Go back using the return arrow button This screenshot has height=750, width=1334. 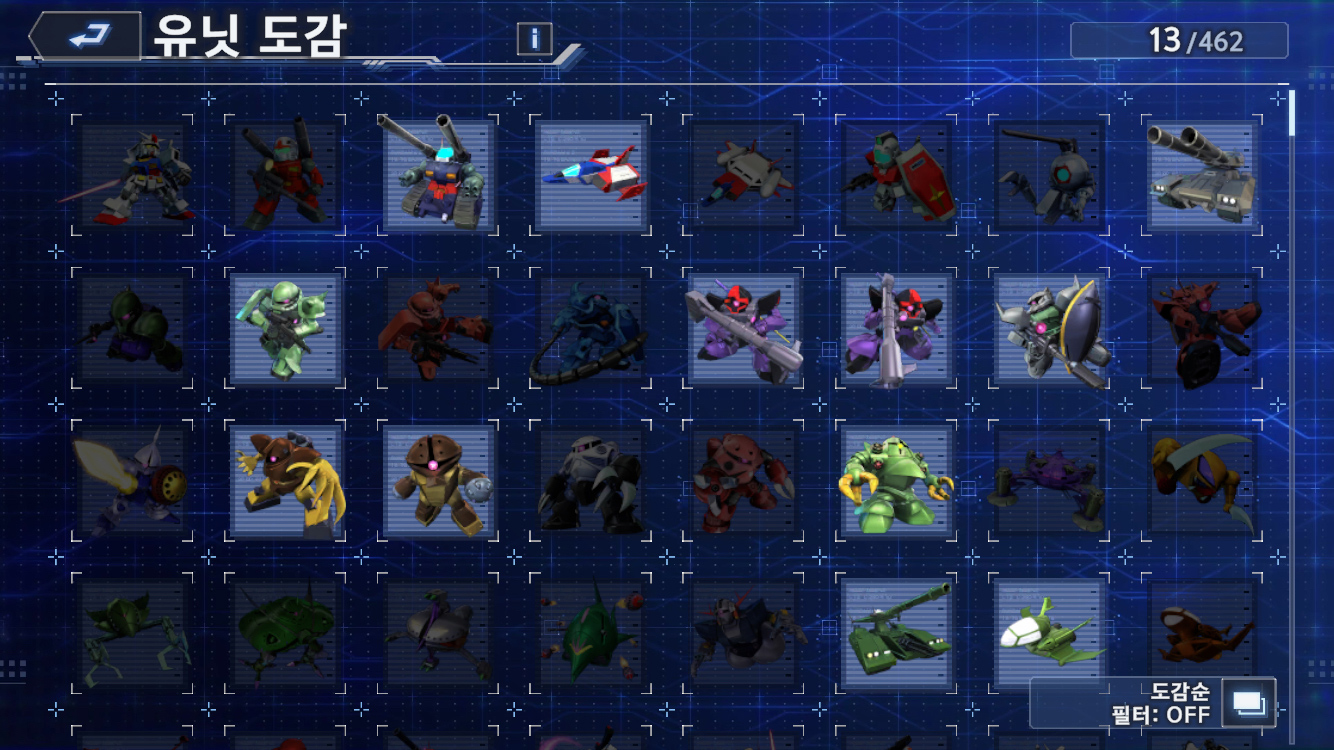(88, 37)
